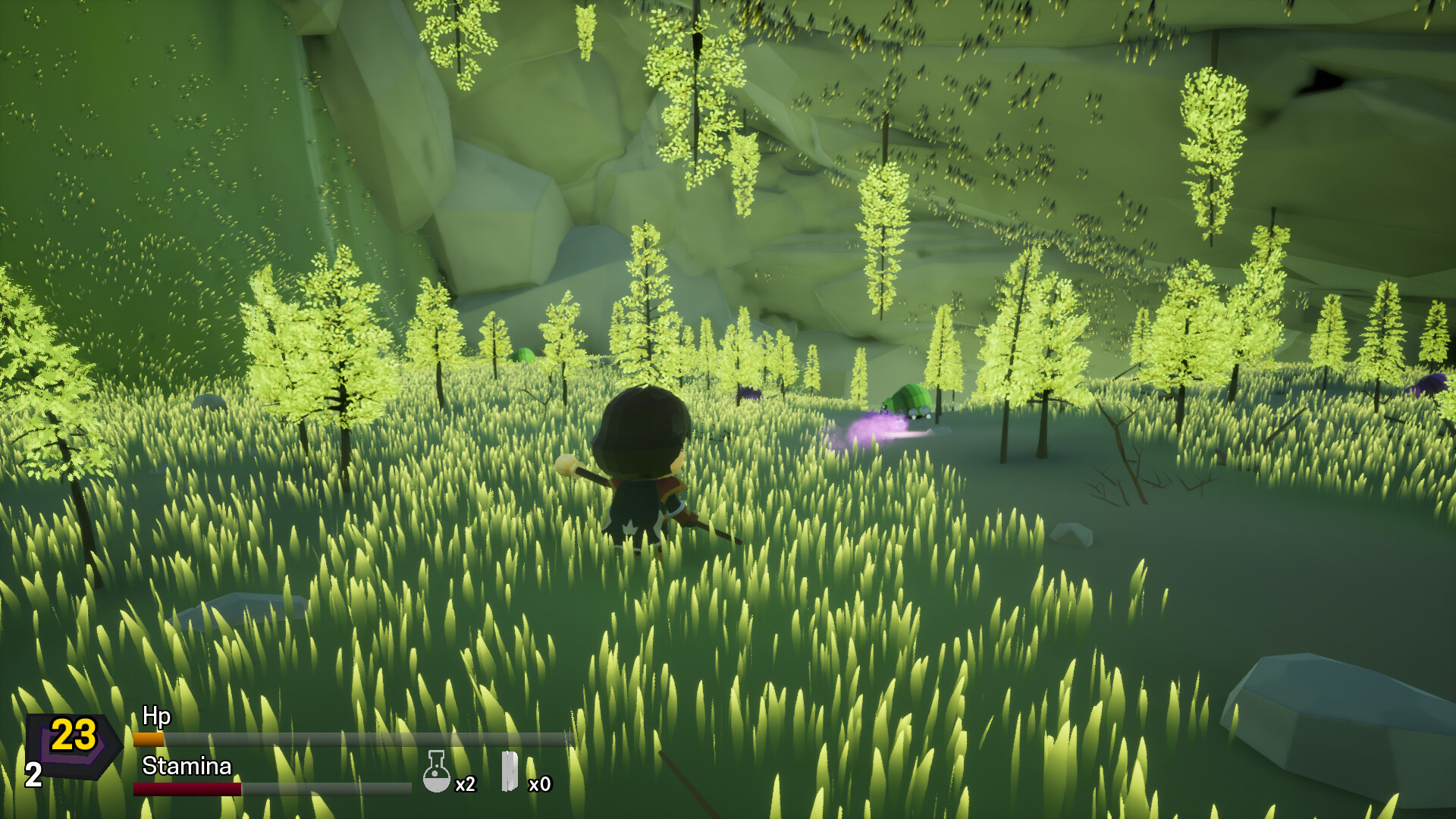Click the empty gray section of the HP bar
The image size is (1456, 819).
[364, 737]
